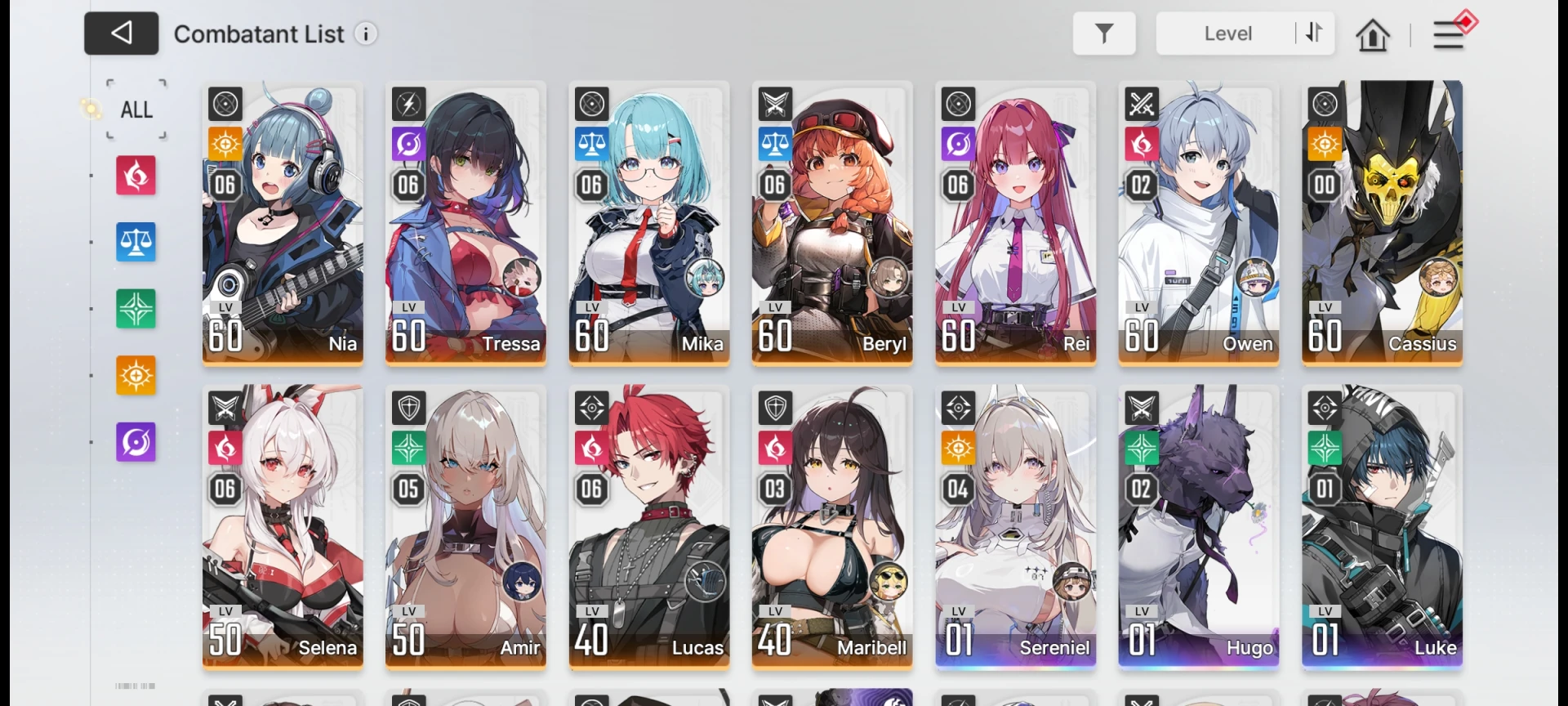1568x706 pixels.
Task: Open Beryl's character card
Action: (832, 222)
